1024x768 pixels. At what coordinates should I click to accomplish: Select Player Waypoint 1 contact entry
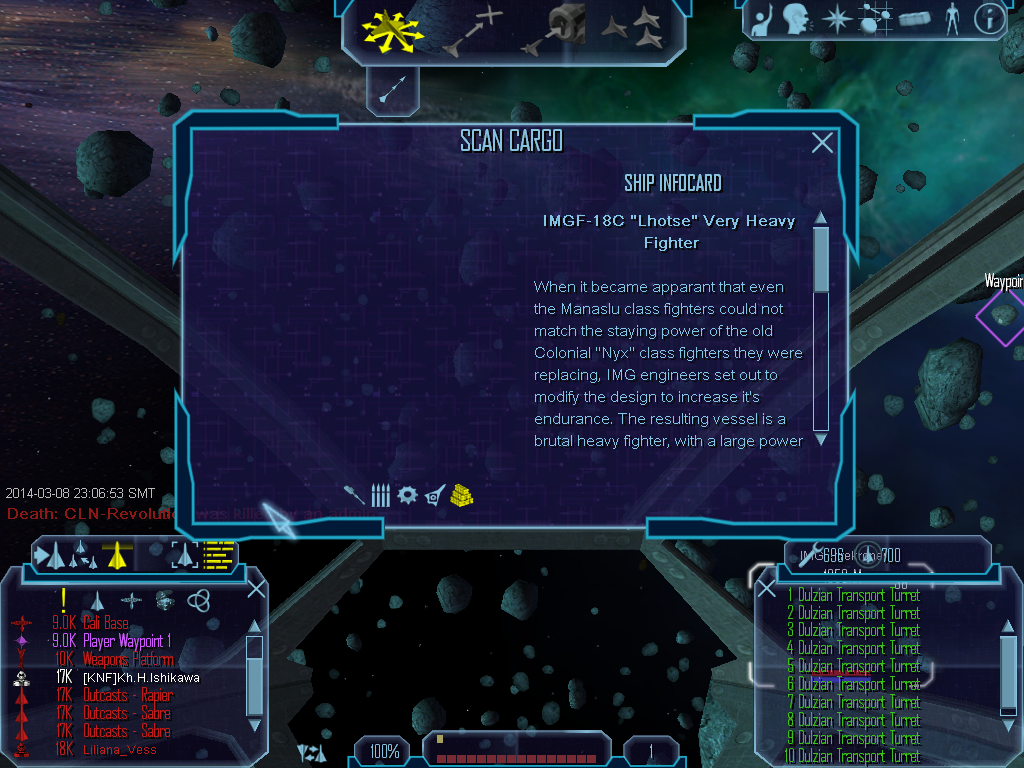tap(127, 641)
